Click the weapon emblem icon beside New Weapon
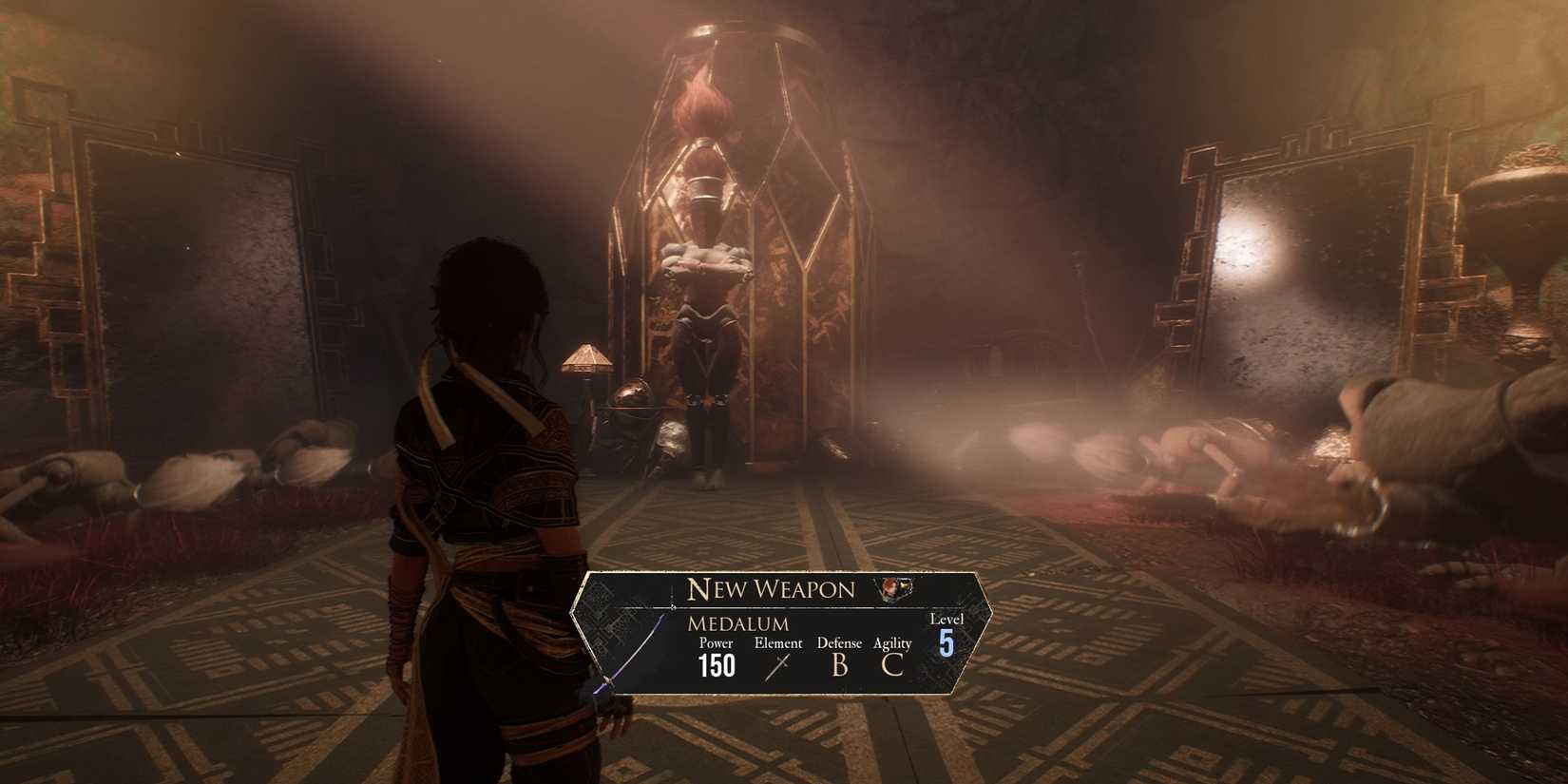Image resolution: width=1568 pixels, height=784 pixels. (x=894, y=590)
